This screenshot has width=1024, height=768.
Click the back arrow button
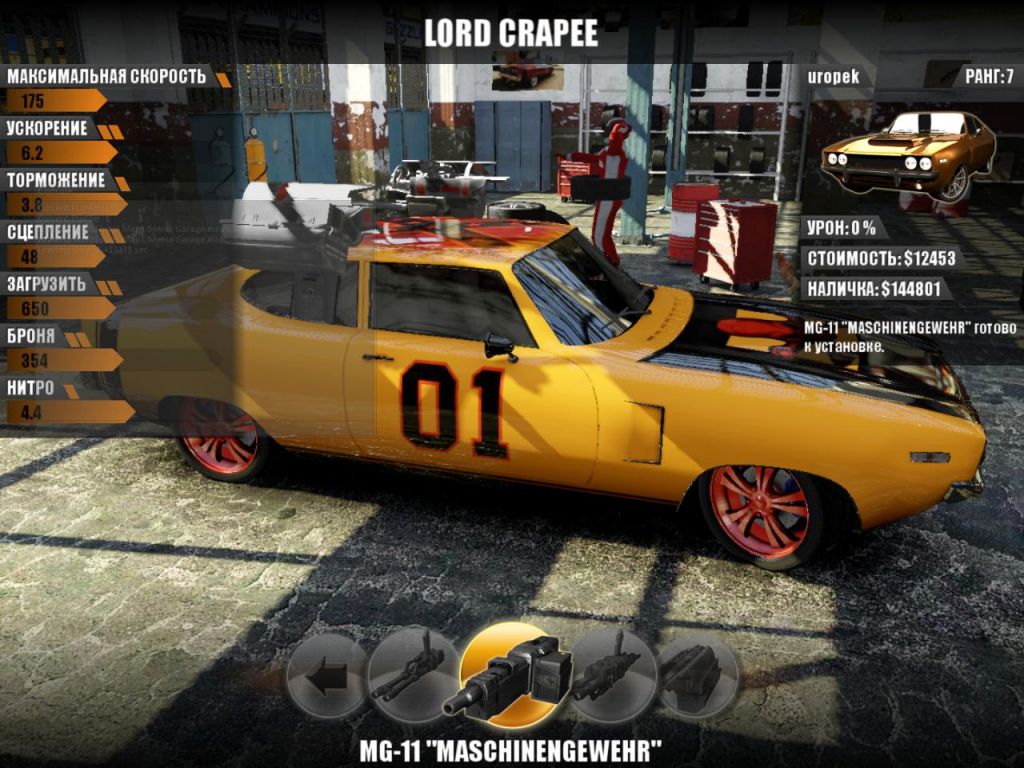click(326, 675)
